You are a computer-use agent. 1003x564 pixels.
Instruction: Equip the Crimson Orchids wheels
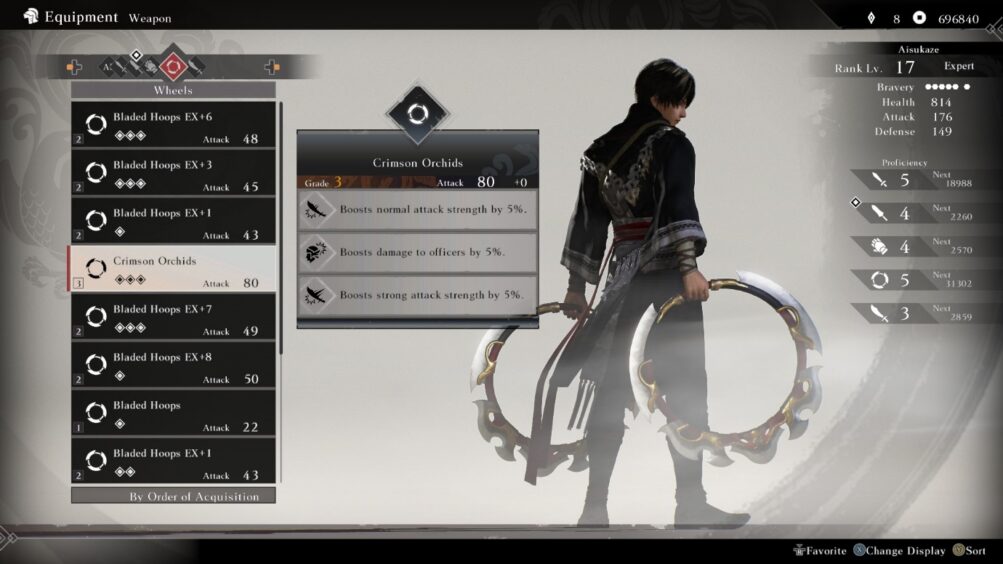click(173, 269)
